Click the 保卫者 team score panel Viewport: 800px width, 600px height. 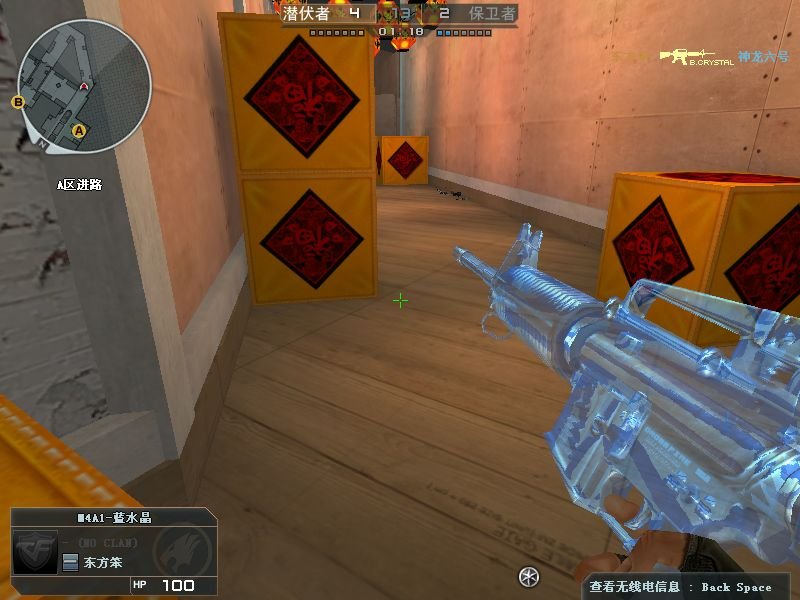(x=476, y=14)
